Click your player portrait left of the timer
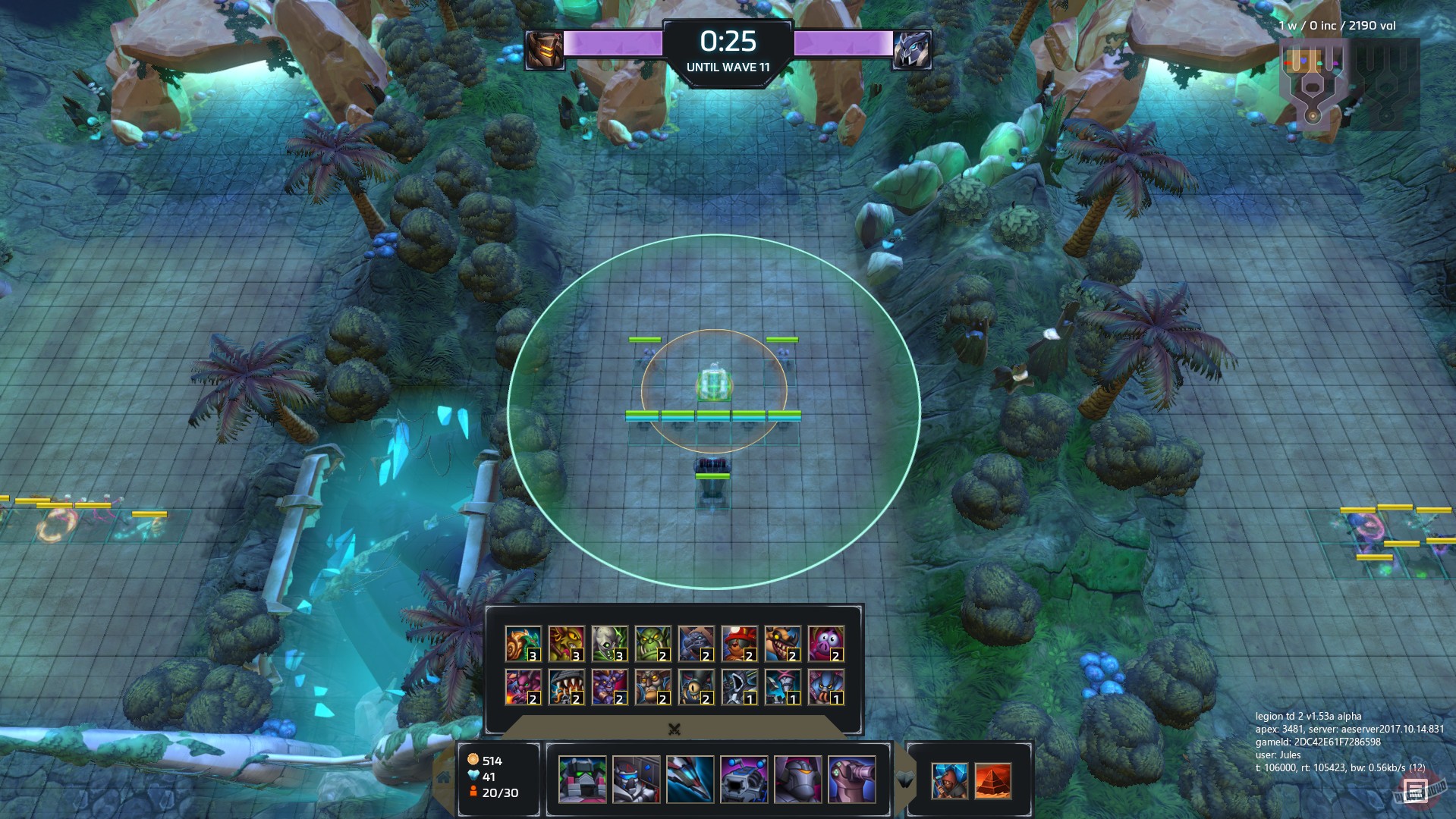Image resolution: width=1456 pixels, height=819 pixels. click(x=542, y=52)
